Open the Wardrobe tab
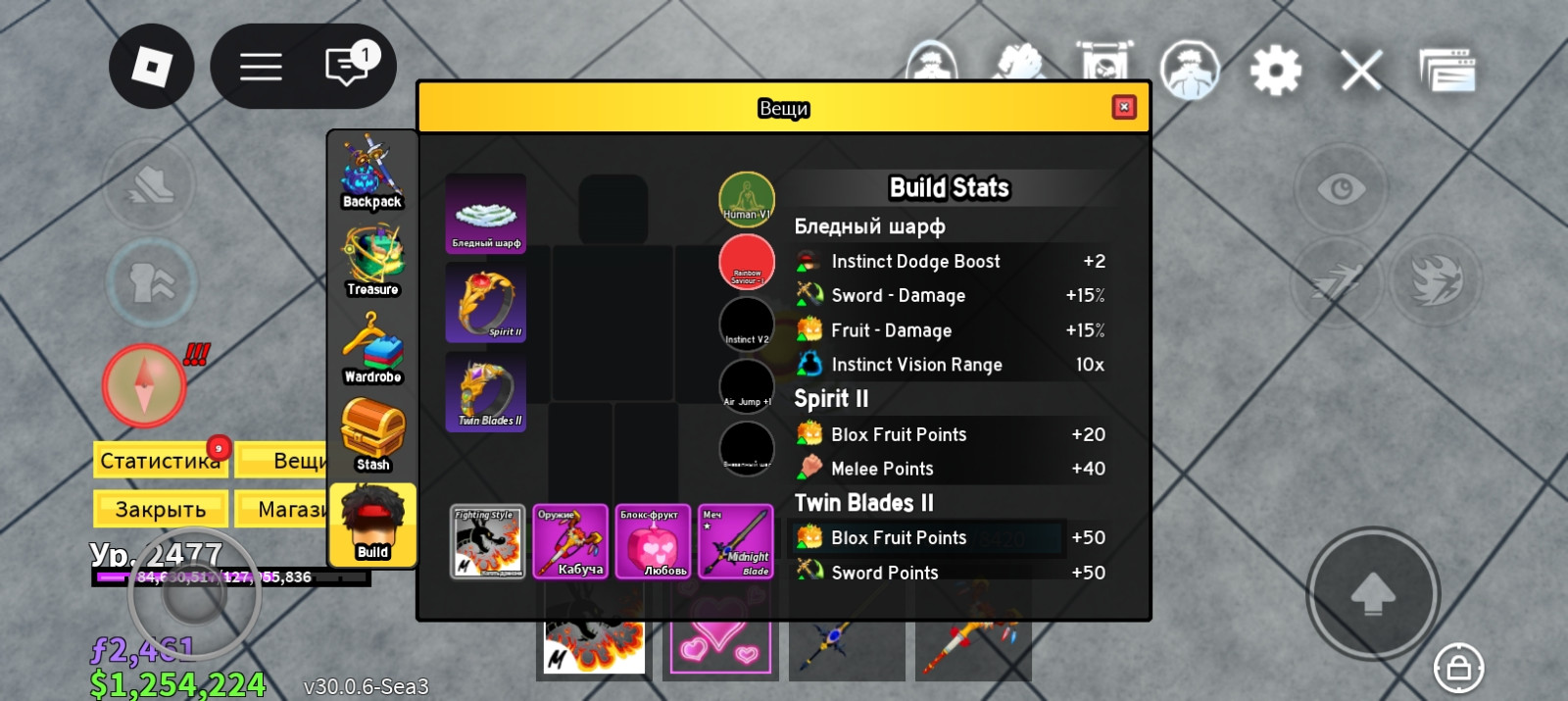The width and height of the screenshot is (1568, 701). pyautogui.click(x=372, y=349)
